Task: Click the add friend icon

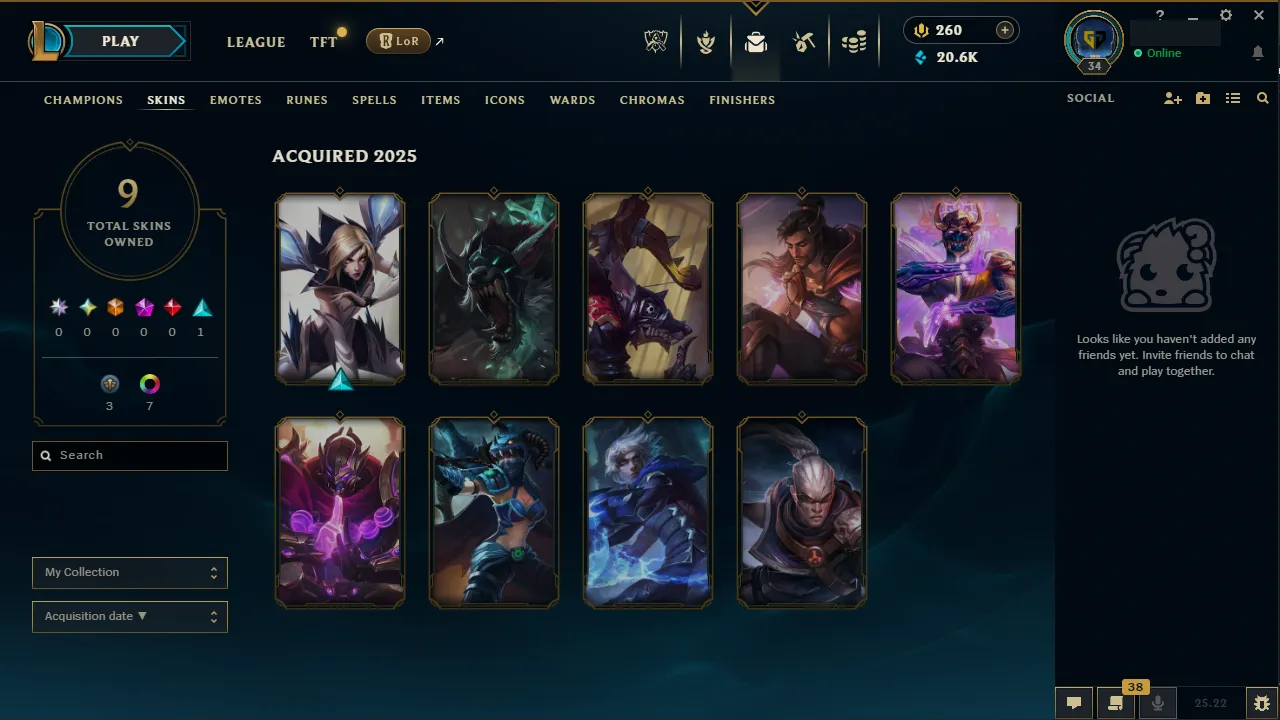Action: click(1172, 98)
